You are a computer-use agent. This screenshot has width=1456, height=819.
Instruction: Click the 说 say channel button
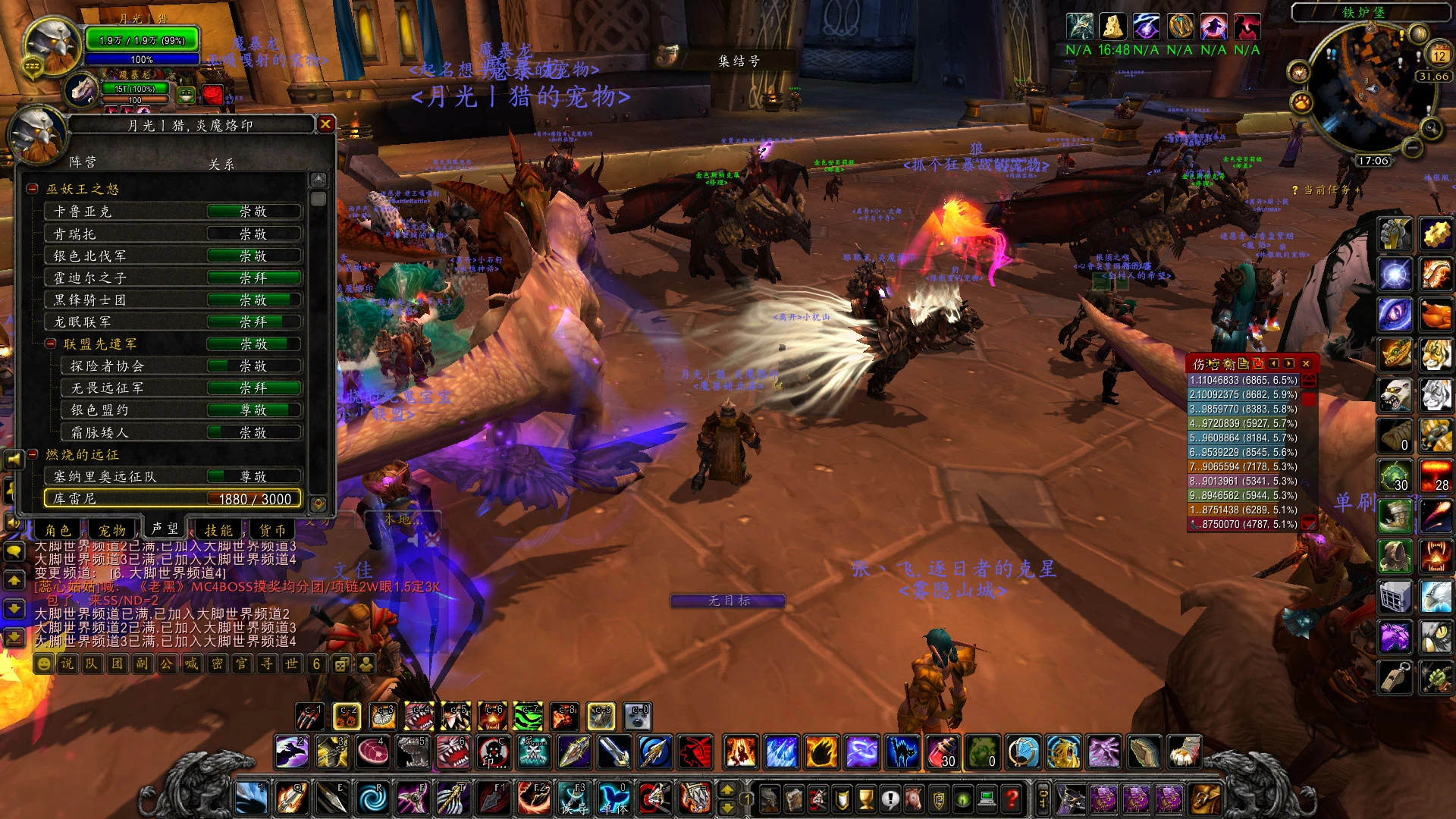point(67,664)
